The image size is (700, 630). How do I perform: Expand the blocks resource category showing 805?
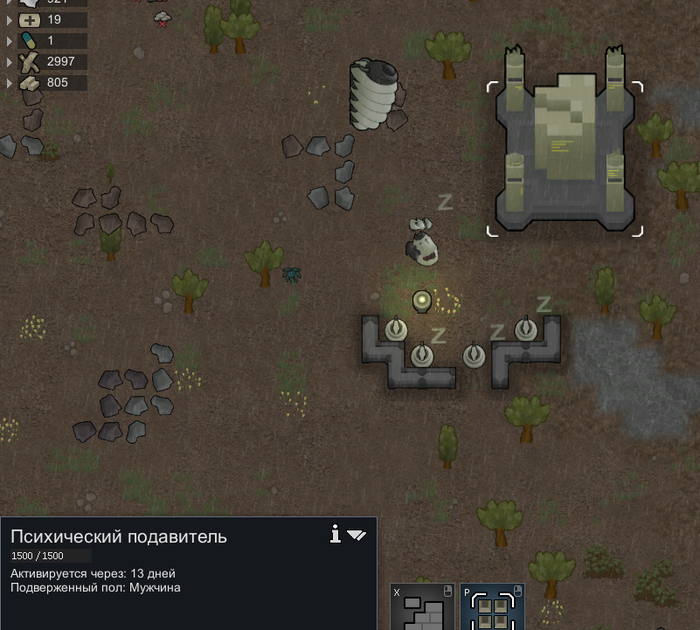tap(10, 83)
